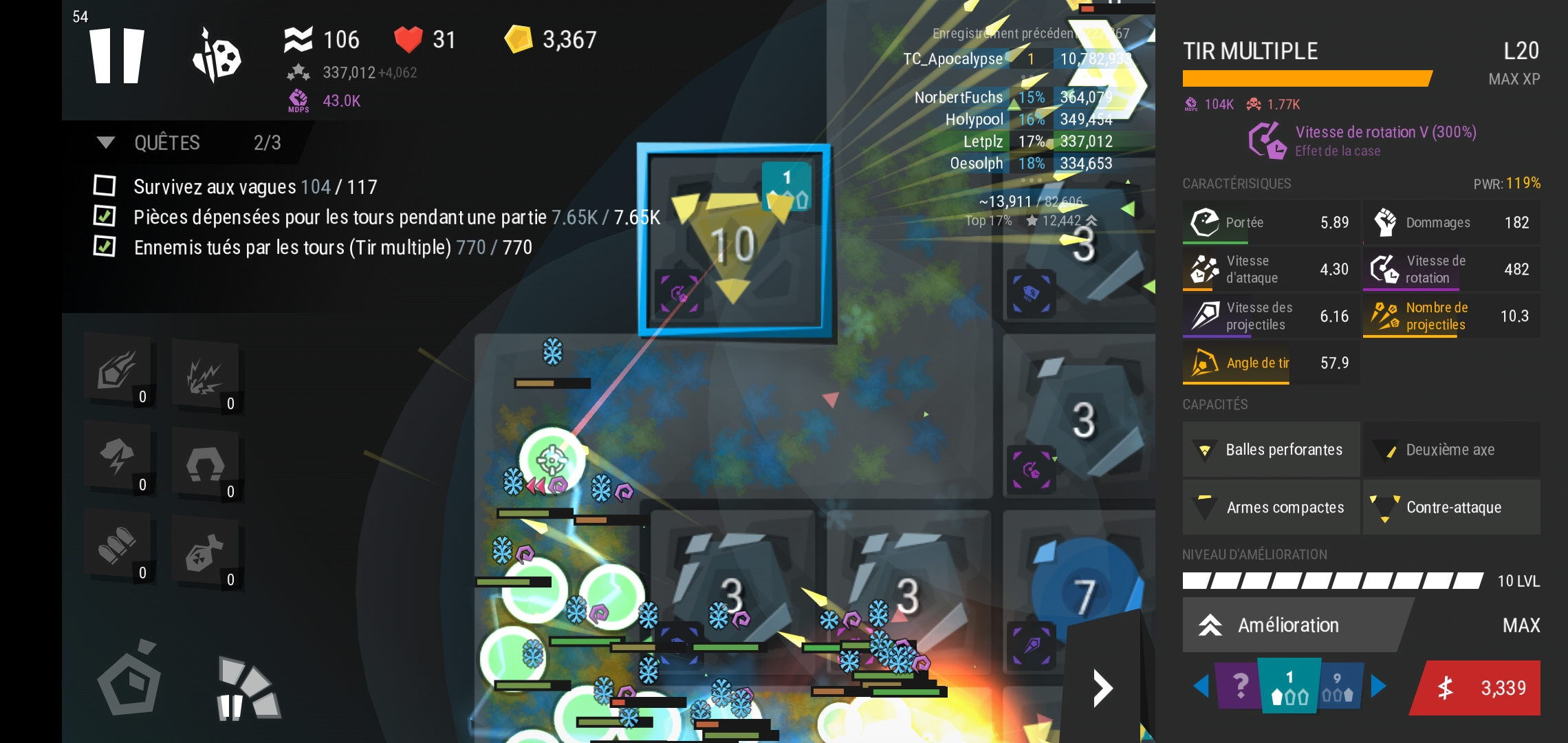Choose the Deuxième axe ability

click(x=1451, y=450)
